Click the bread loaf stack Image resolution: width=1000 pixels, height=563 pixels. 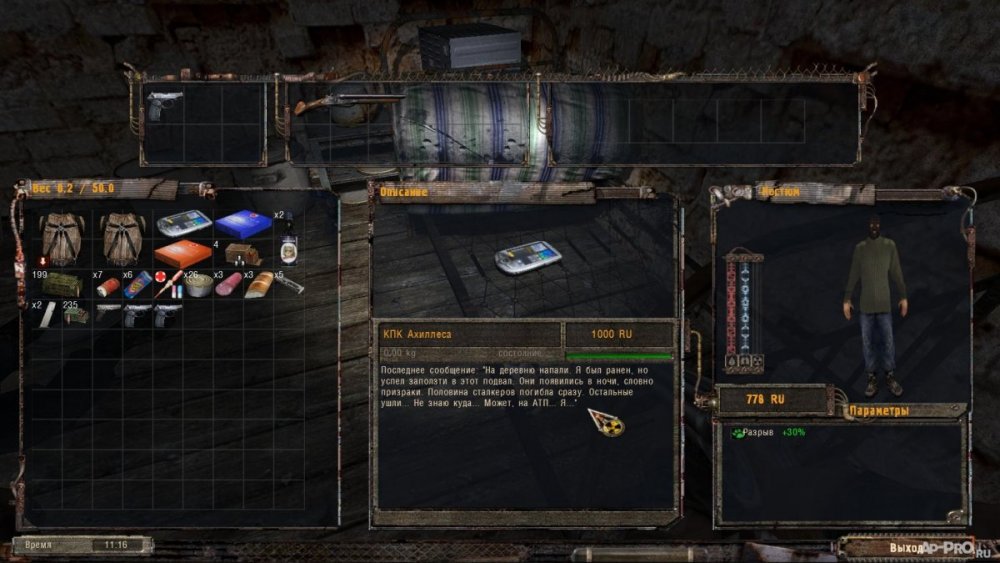[258, 285]
